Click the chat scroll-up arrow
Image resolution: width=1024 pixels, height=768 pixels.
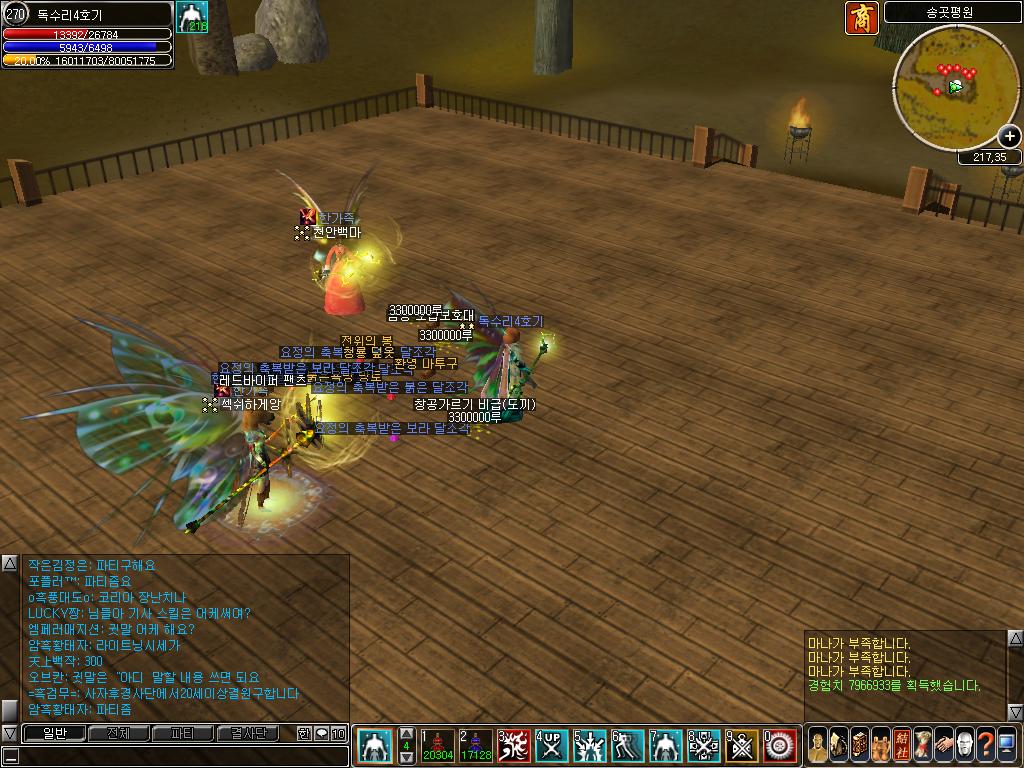click(9, 564)
